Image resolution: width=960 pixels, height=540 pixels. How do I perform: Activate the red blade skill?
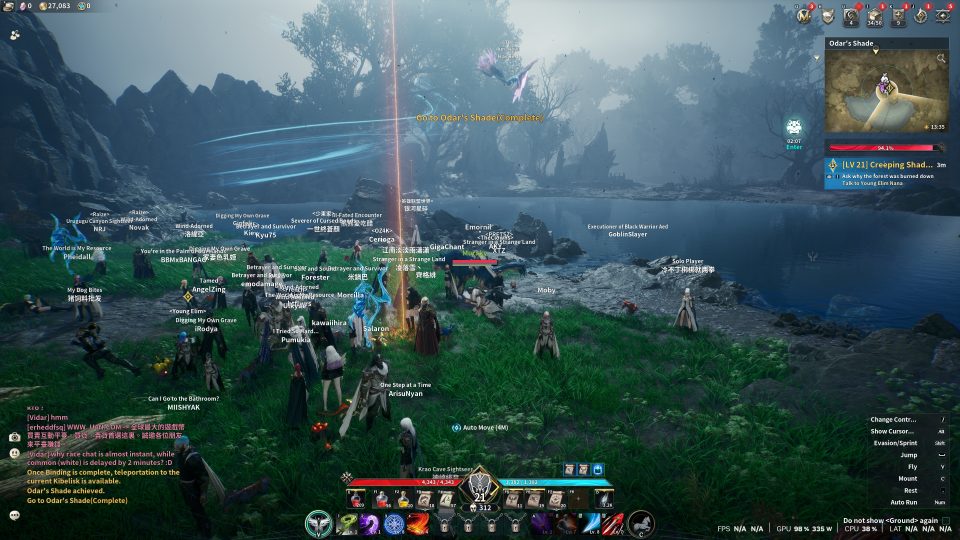point(612,523)
